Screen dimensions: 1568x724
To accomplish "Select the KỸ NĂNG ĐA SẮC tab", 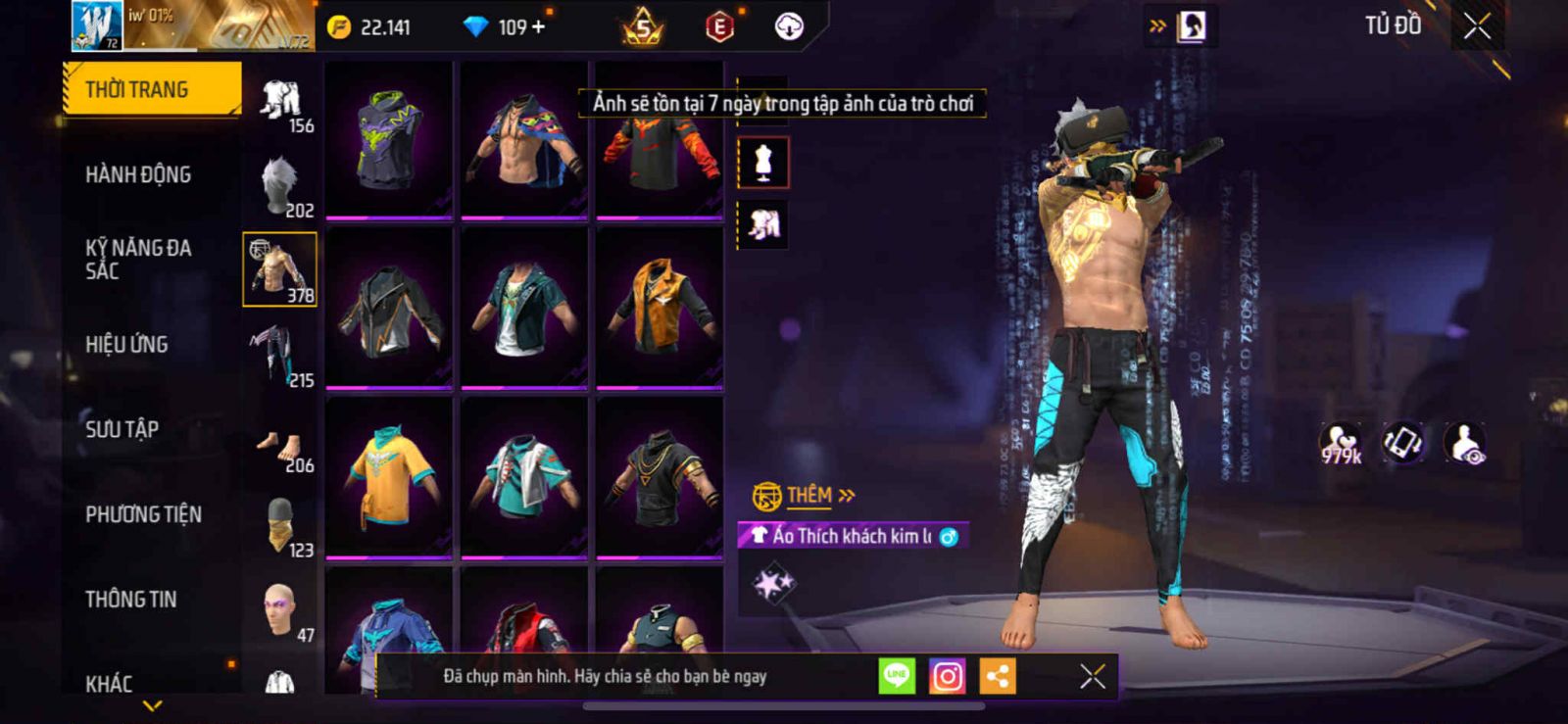I will coord(138,260).
